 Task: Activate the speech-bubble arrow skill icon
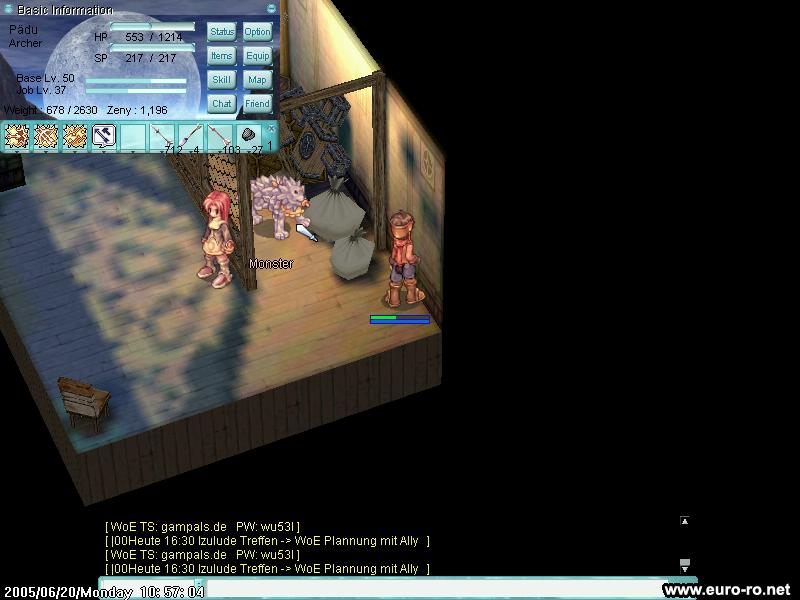coord(104,136)
